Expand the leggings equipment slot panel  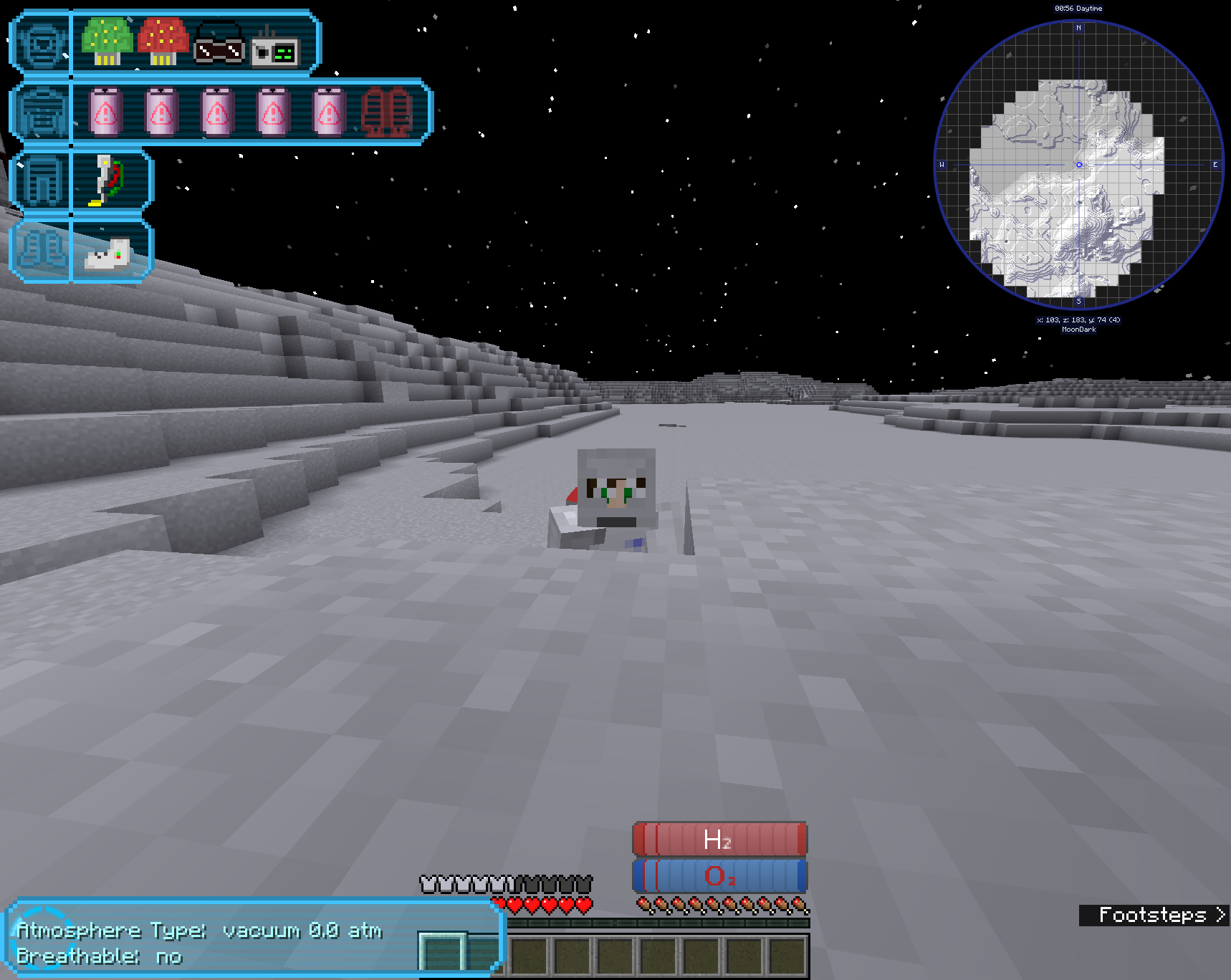(x=41, y=181)
